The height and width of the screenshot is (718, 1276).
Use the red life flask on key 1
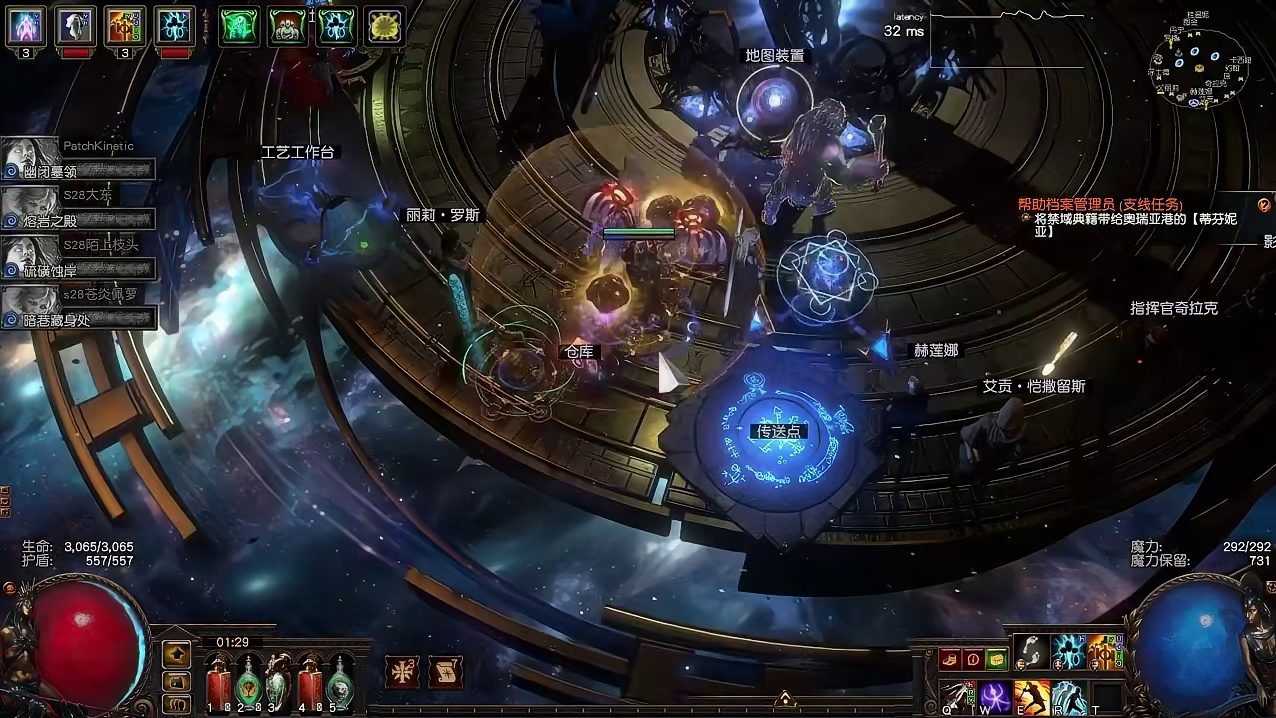pos(218,682)
